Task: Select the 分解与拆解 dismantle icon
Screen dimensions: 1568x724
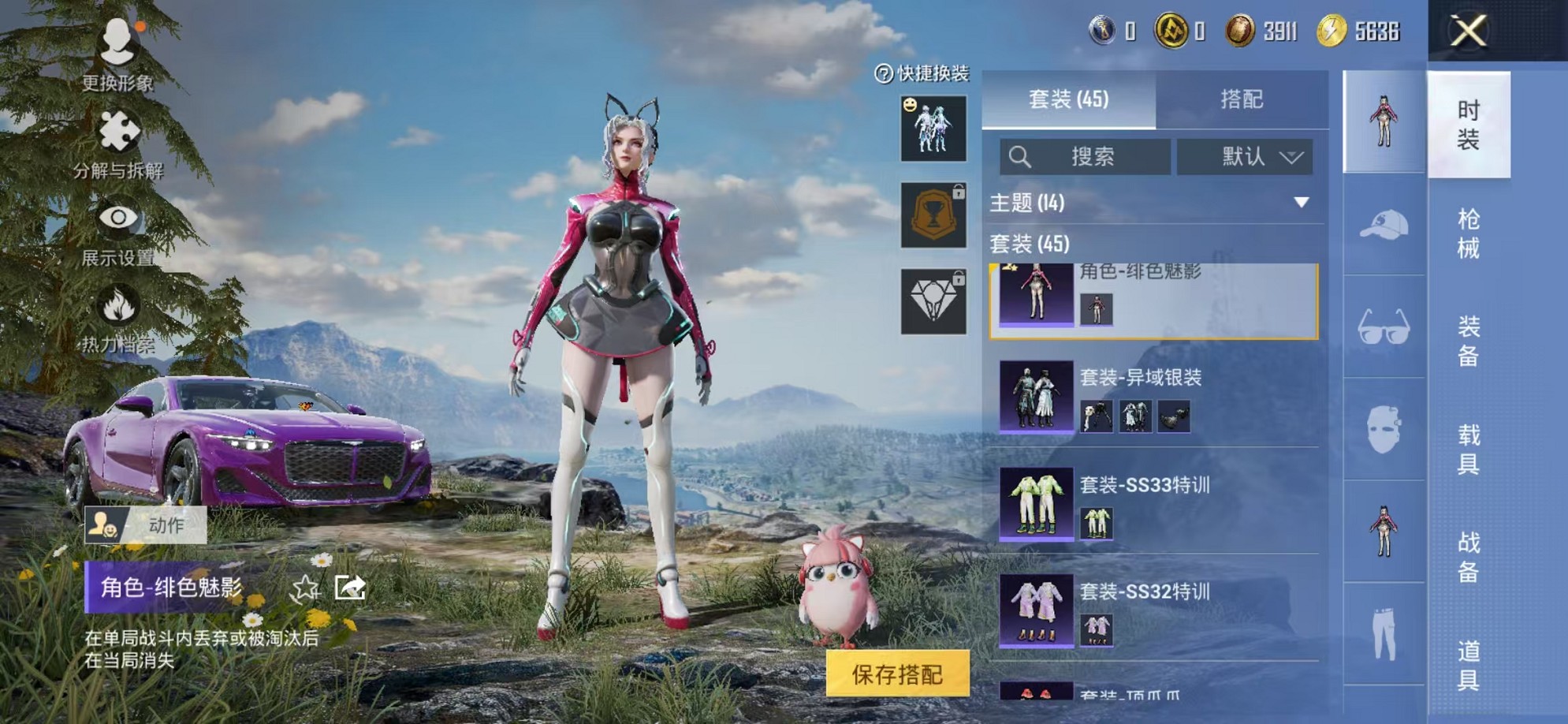Action: (x=118, y=129)
